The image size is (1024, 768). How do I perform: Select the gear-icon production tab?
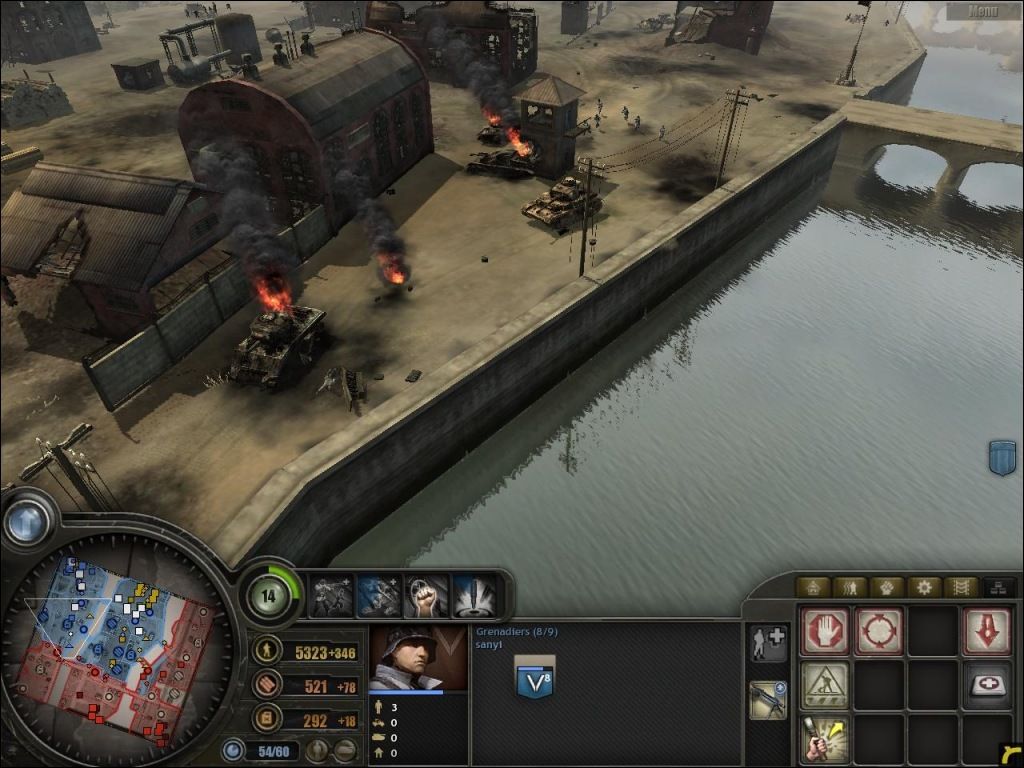click(x=923, y=587)
